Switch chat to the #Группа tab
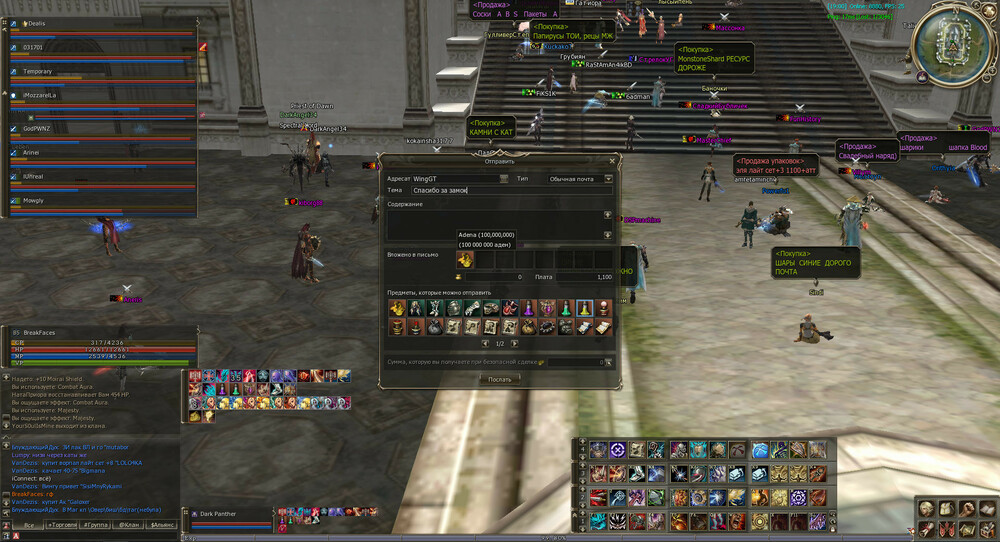 pos(97,524)
